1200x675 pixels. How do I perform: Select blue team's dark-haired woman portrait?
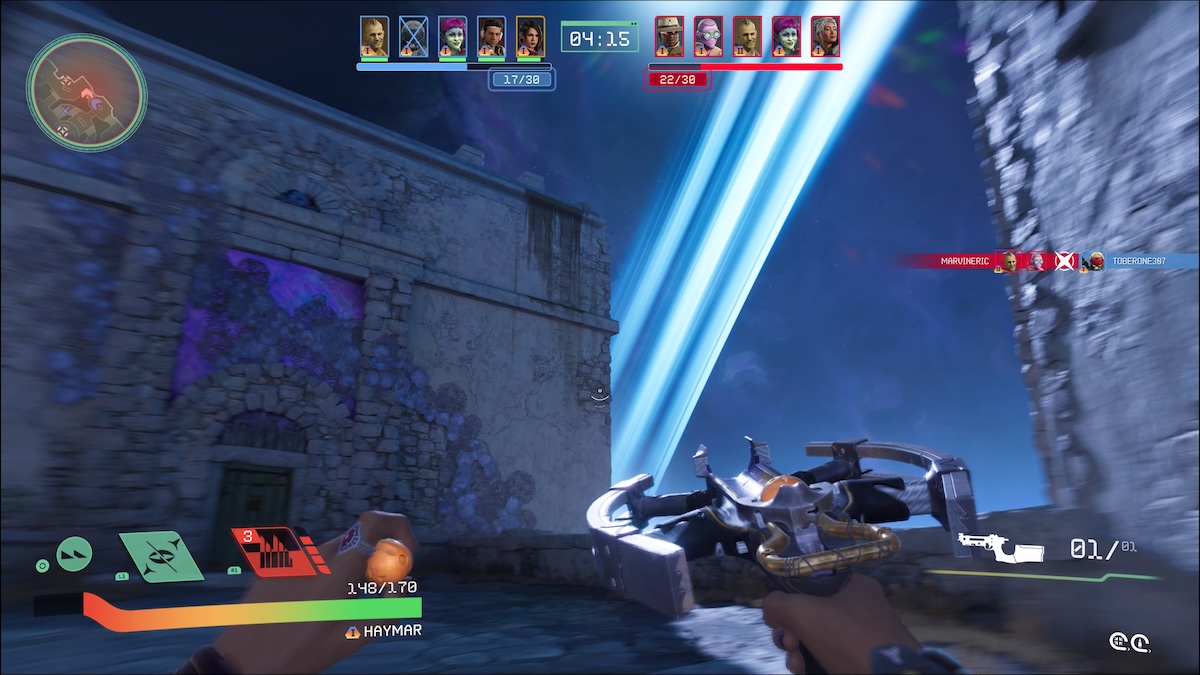pos(530,36)
